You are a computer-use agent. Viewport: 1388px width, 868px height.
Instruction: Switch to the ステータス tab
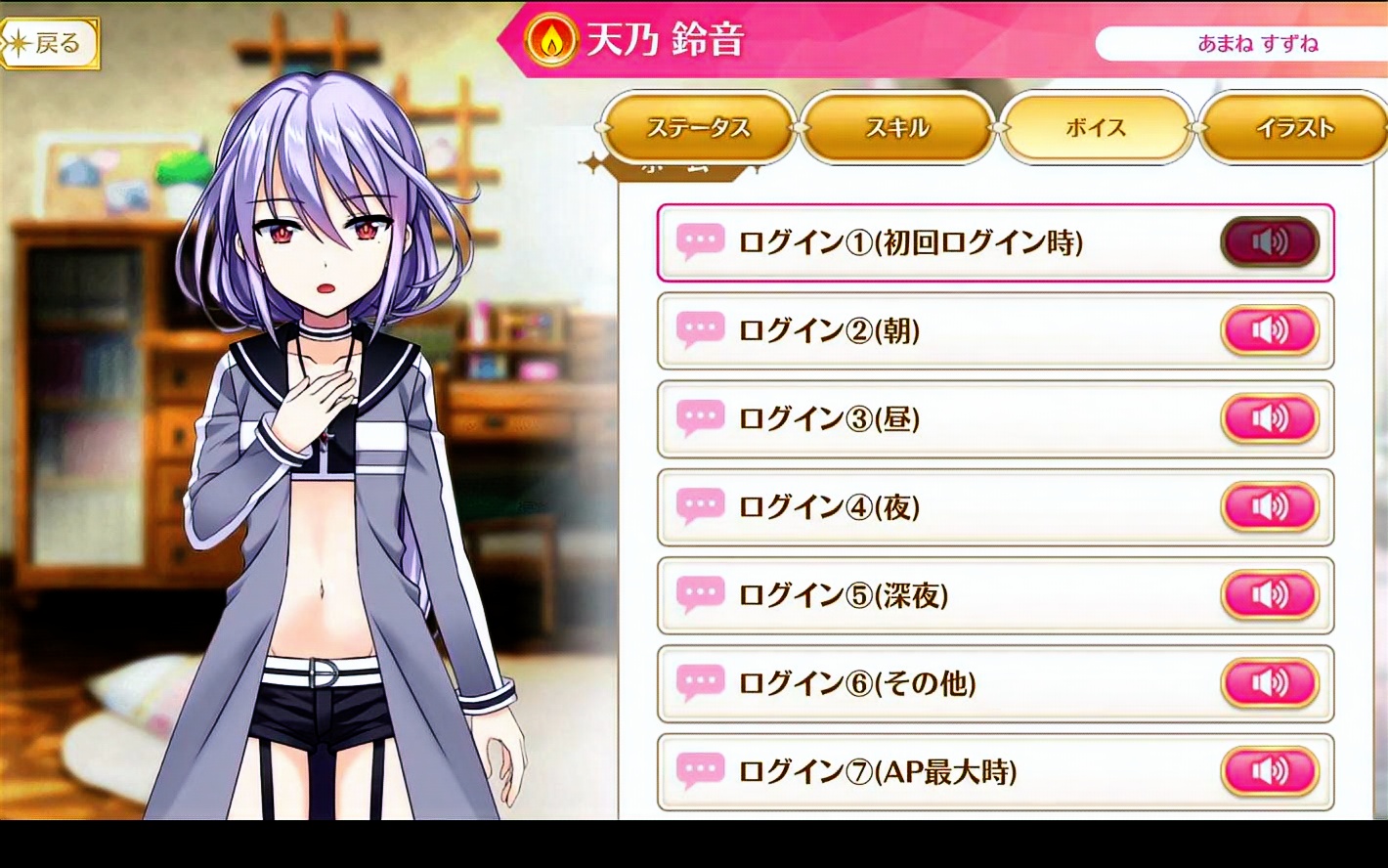coord(698,128)
